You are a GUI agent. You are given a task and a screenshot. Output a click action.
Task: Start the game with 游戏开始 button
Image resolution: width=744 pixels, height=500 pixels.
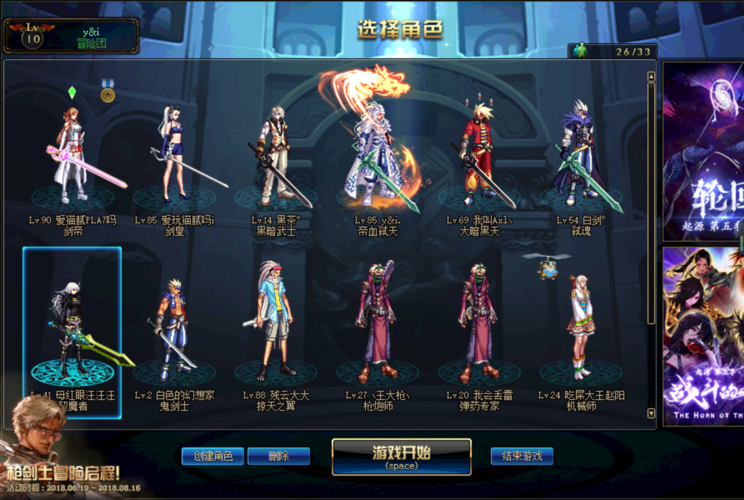(x=401, y=456)
